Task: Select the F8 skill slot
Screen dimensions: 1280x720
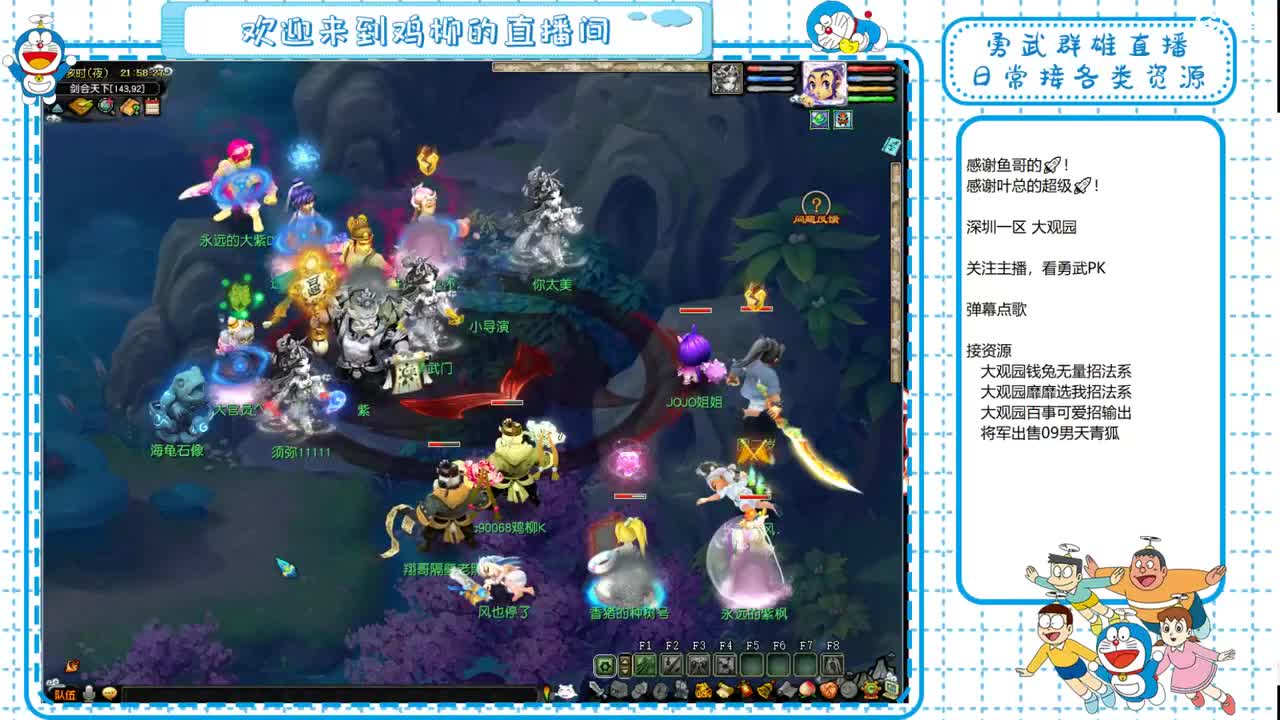Action: pyautogui.click(x=833, y=665)
